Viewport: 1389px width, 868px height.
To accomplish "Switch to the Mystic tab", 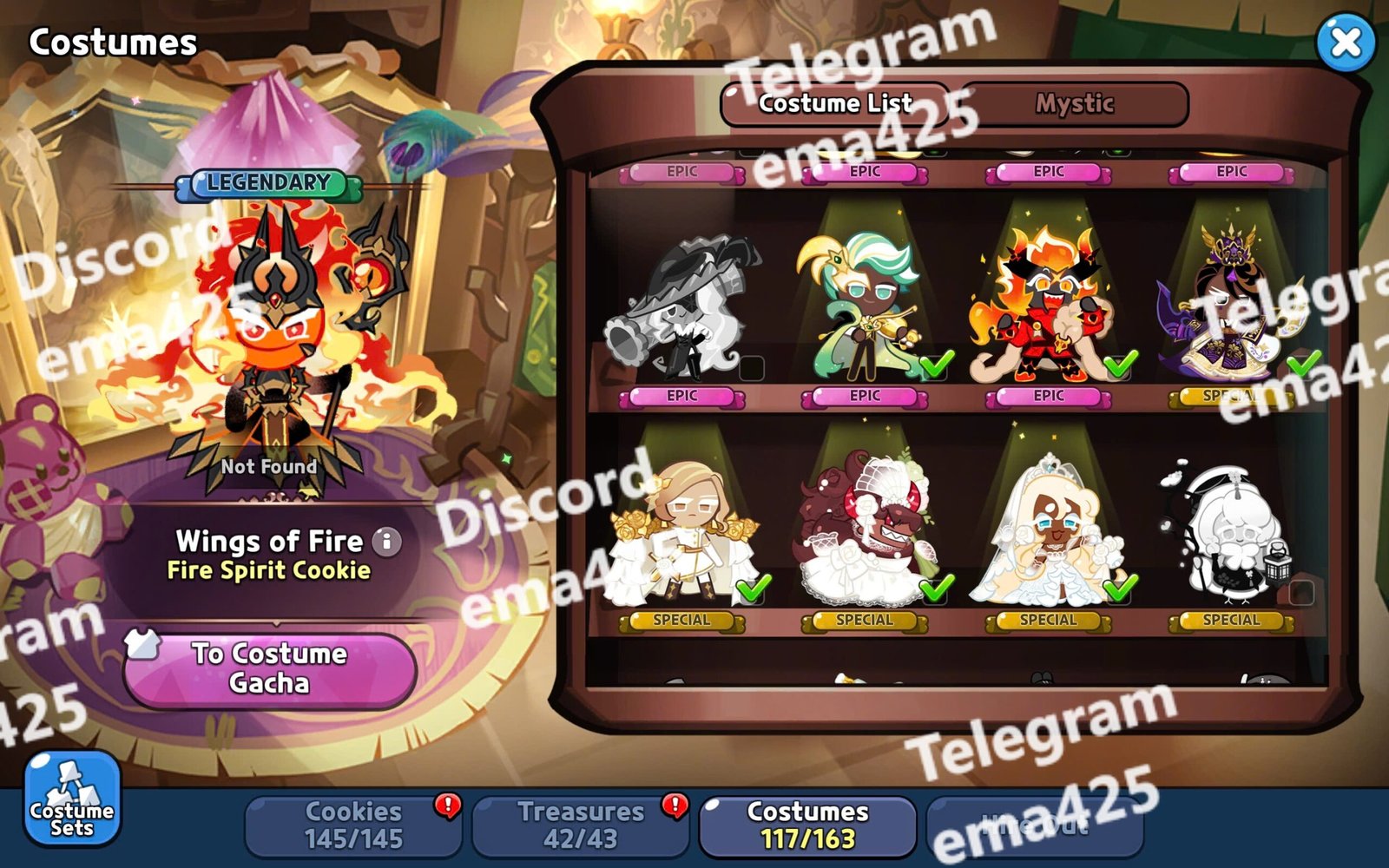I will click(x=1074, y=104).
